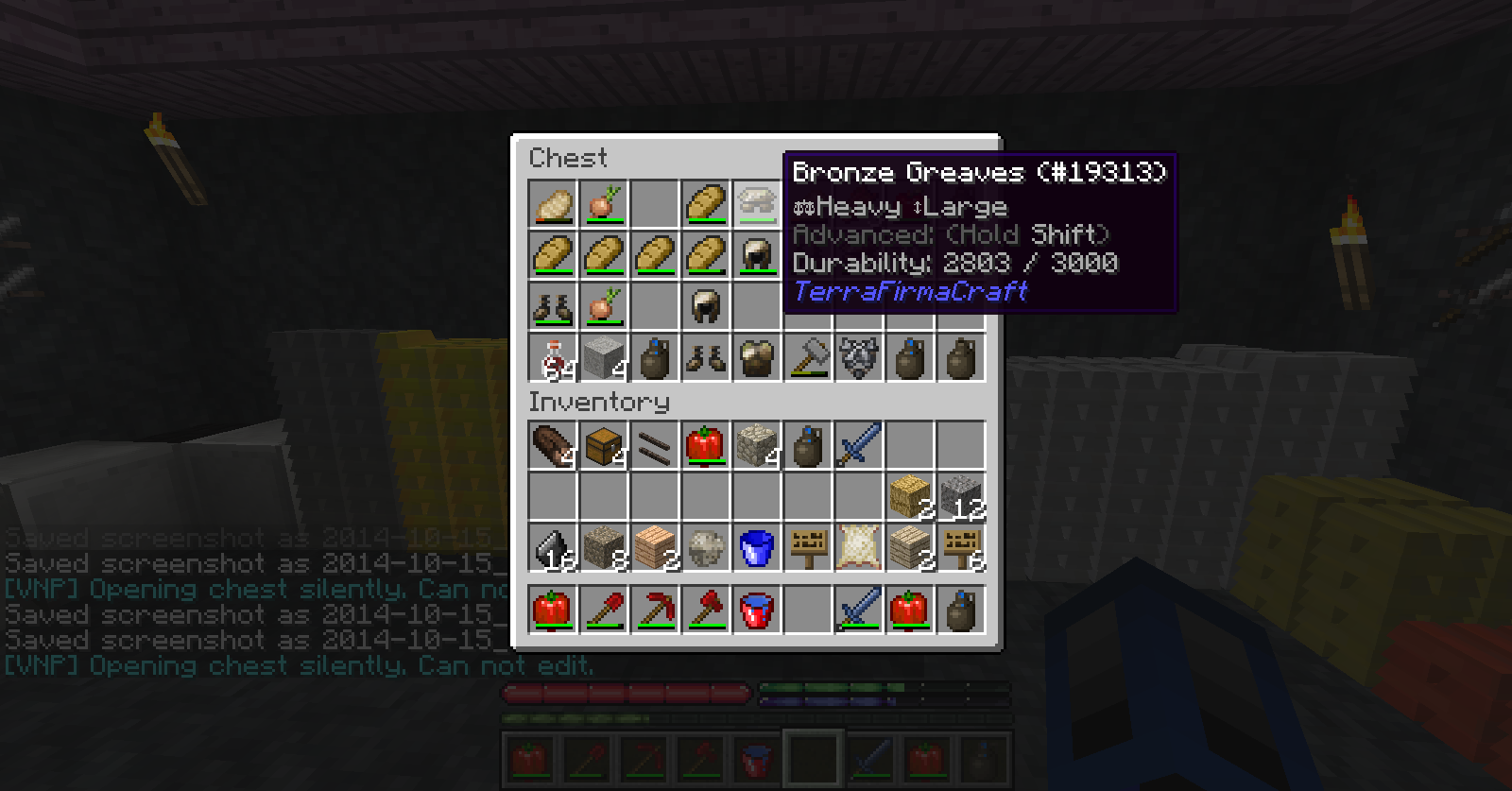Viewport: 1512px width, 791px height.
Task: Pick the red axe in the hotbar
Action: pyautogui.click(x=706, y=610)
